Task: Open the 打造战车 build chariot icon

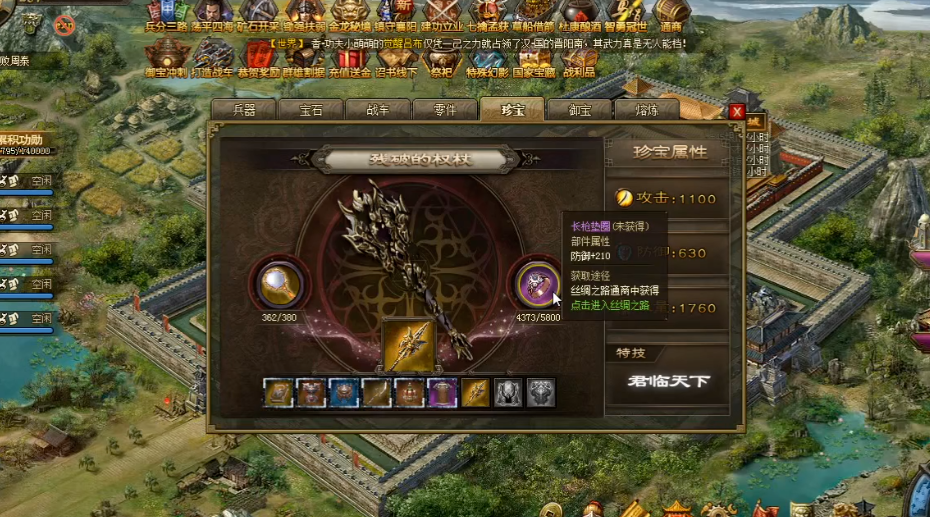Action: (213, 58)
